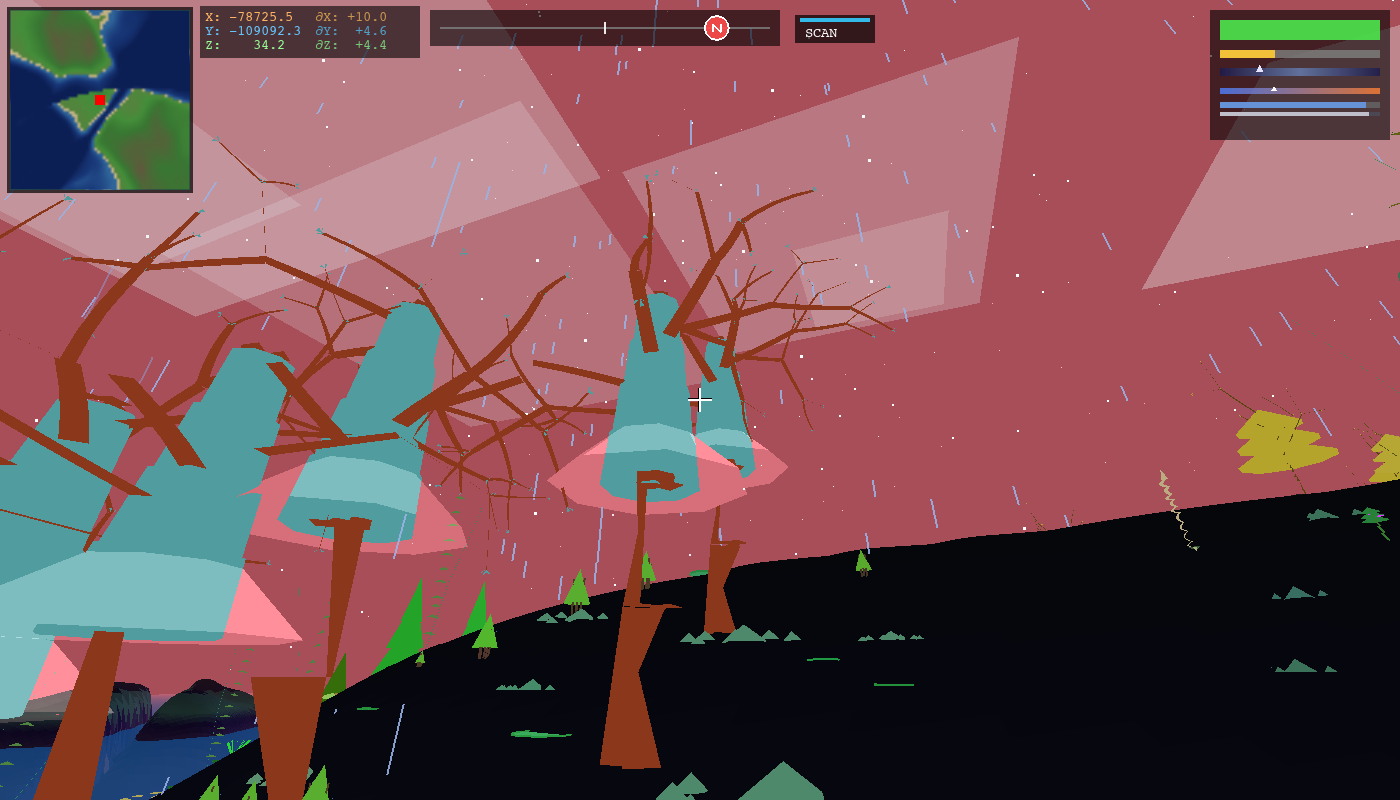The image size is (1400, 800).
Task: Click the center crosshair reticle
Action: (x=700, y=399)
